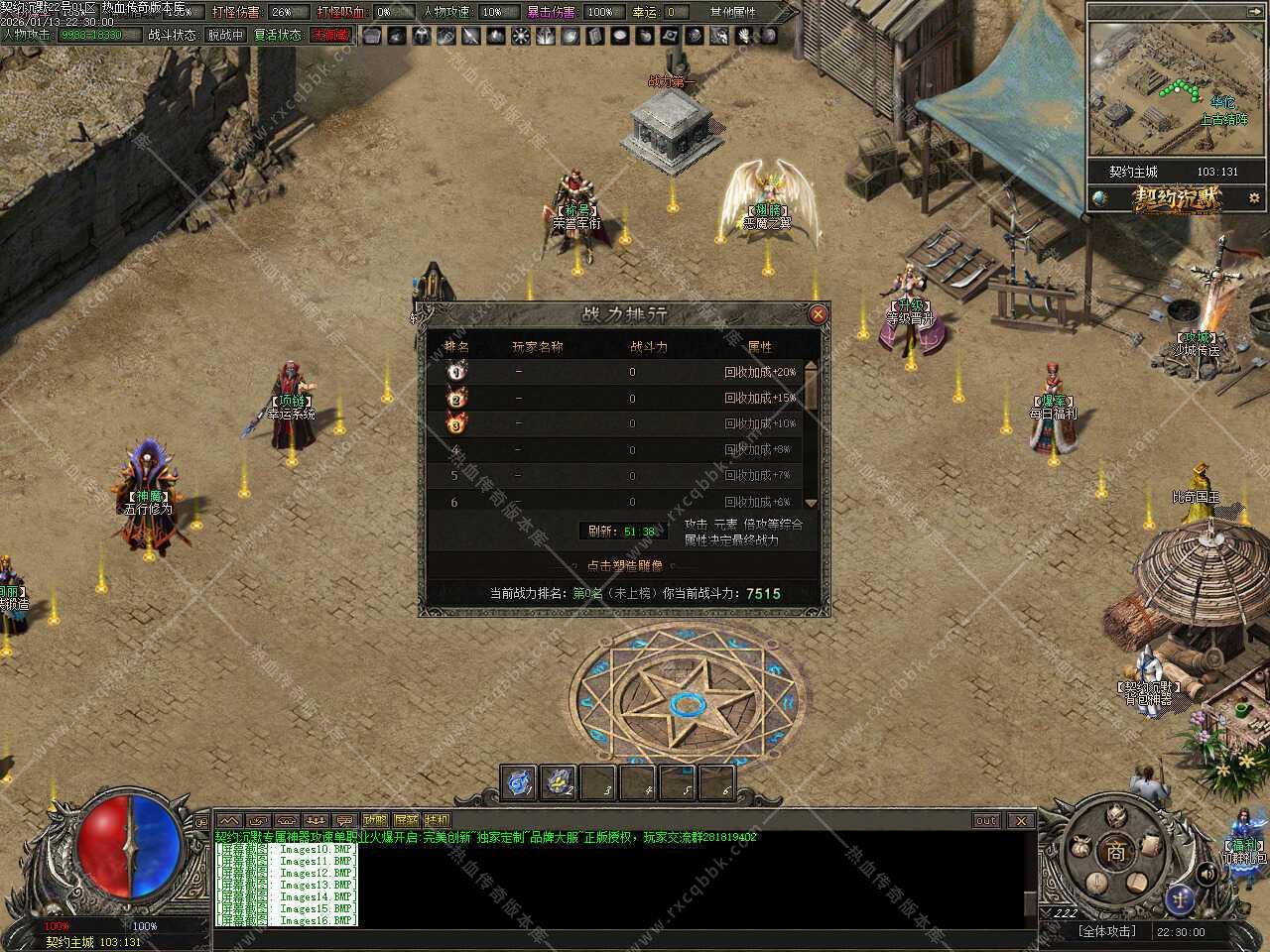
Task: Close the chat panel with X
Action: click(x=1021, y=820)
